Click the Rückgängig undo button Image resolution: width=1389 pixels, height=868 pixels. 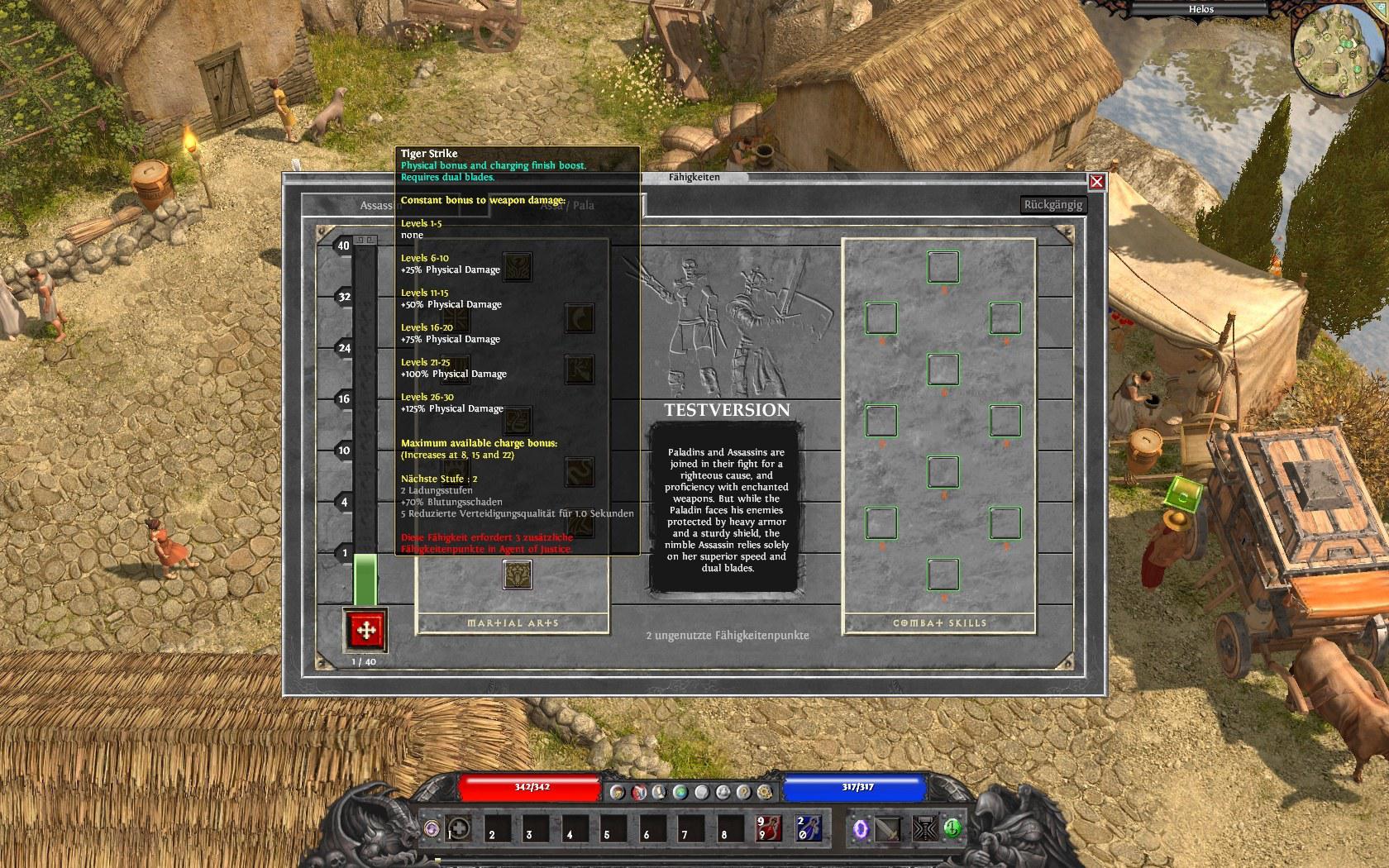1052,205
